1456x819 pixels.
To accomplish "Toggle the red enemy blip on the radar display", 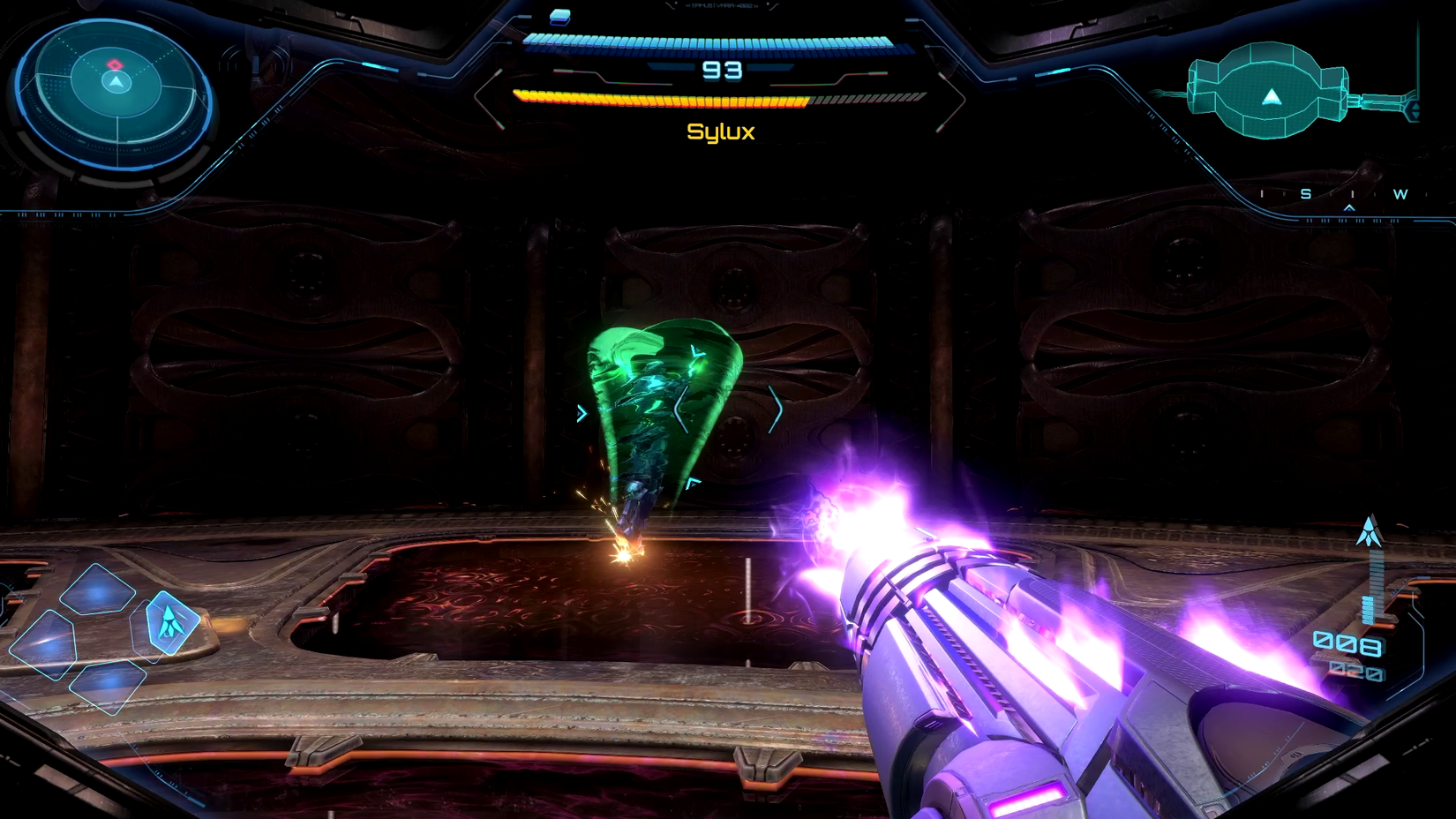I will coord(115,65).
